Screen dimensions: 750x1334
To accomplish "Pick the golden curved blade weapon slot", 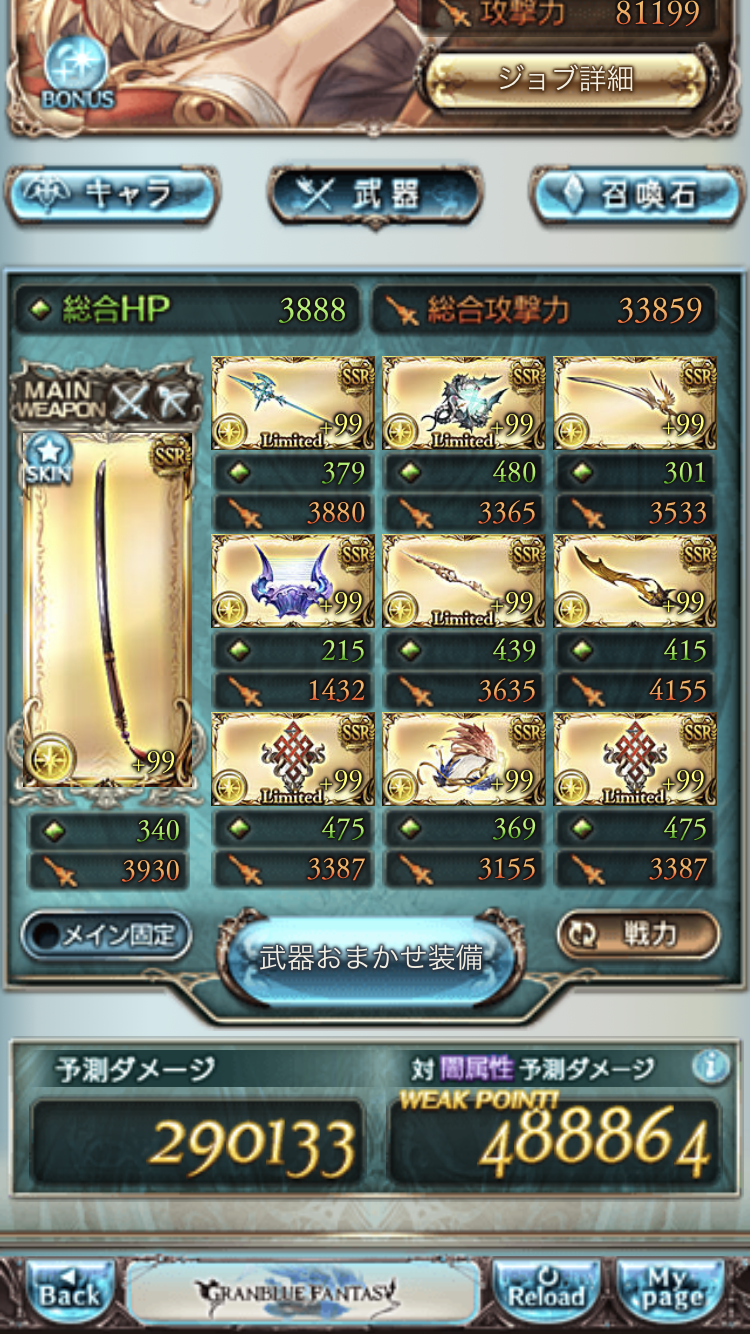I will pos(635,581).
